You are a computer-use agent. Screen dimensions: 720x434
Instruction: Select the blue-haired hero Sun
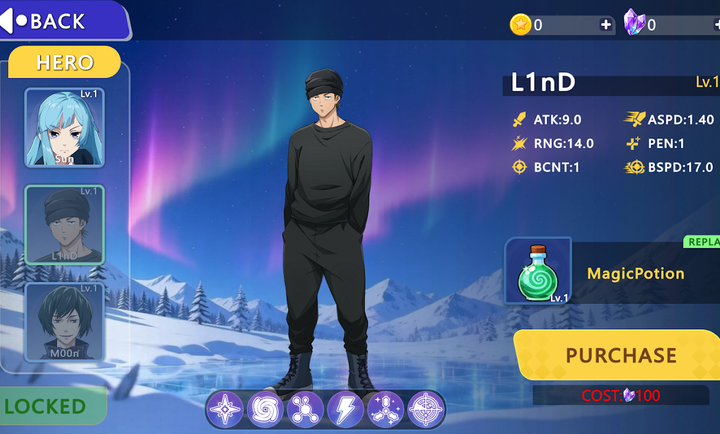(64, 128)
